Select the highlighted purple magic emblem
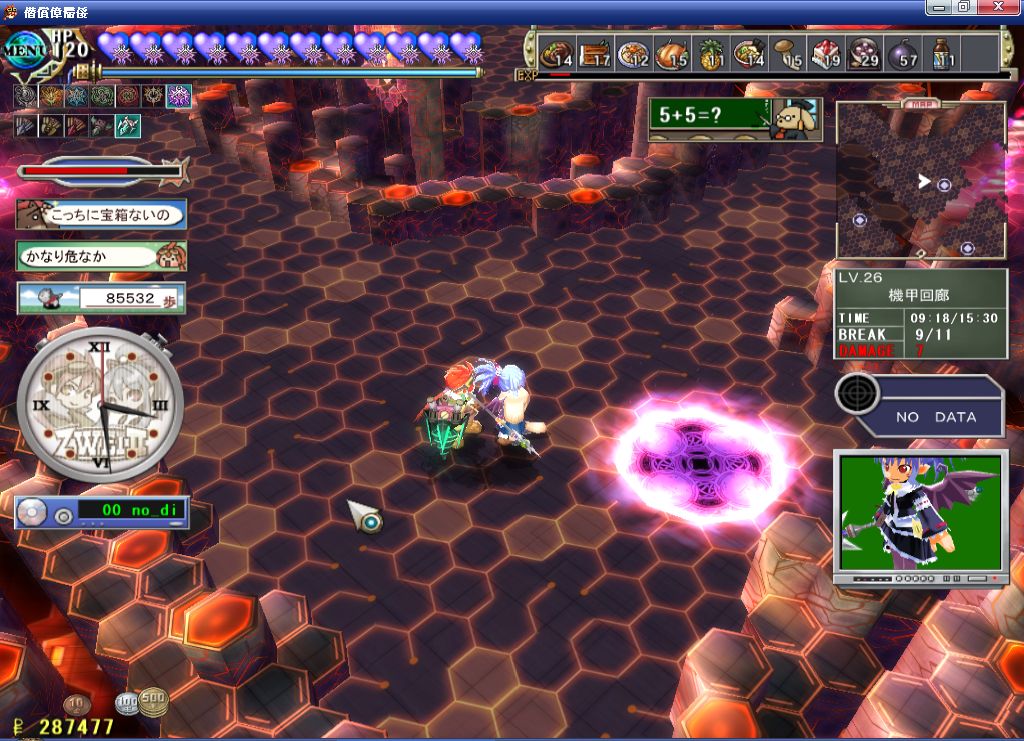1024x741 pixels. [179, 96]
